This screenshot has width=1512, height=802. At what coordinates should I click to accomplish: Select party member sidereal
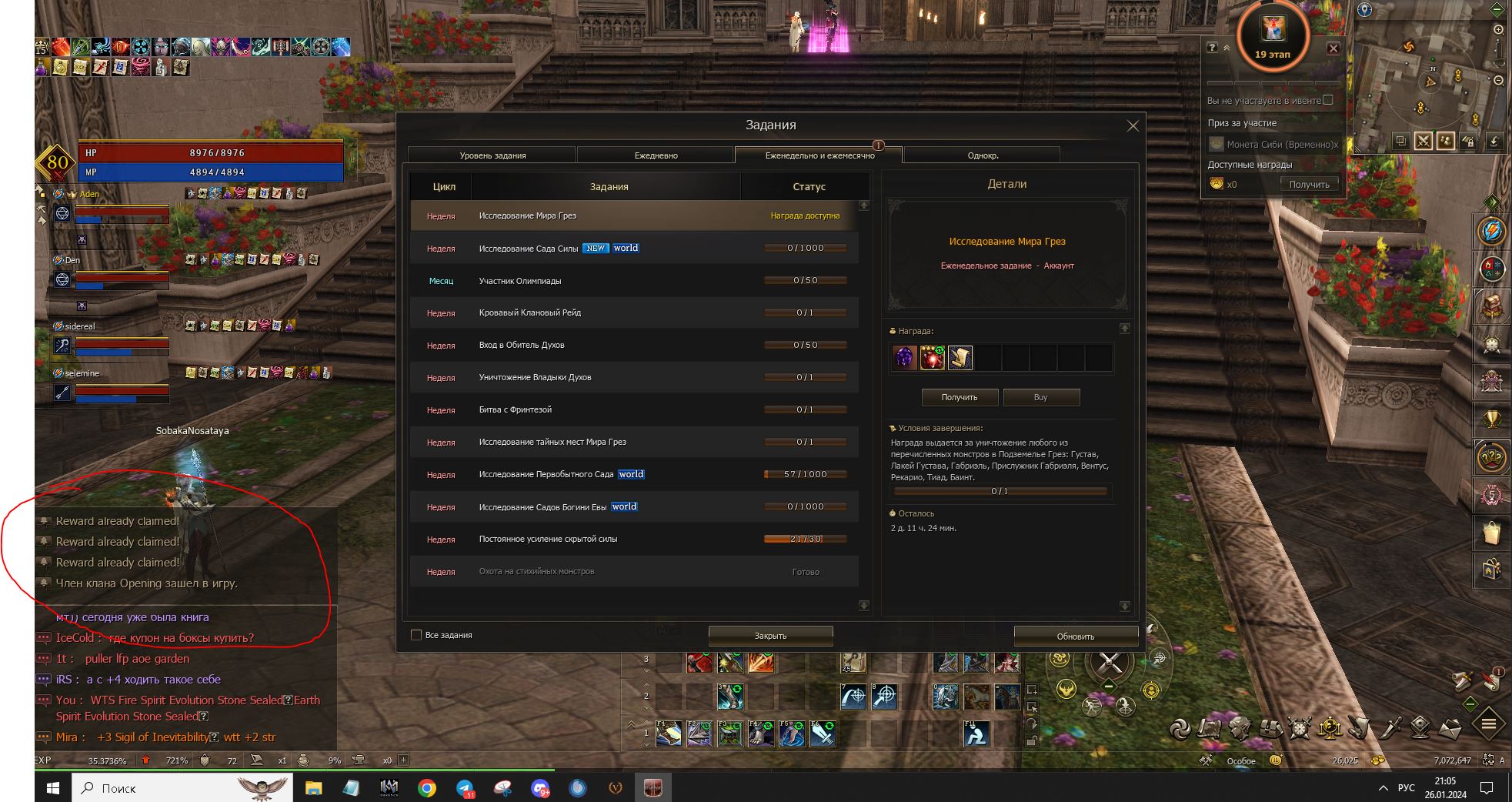tap(81, 326)
